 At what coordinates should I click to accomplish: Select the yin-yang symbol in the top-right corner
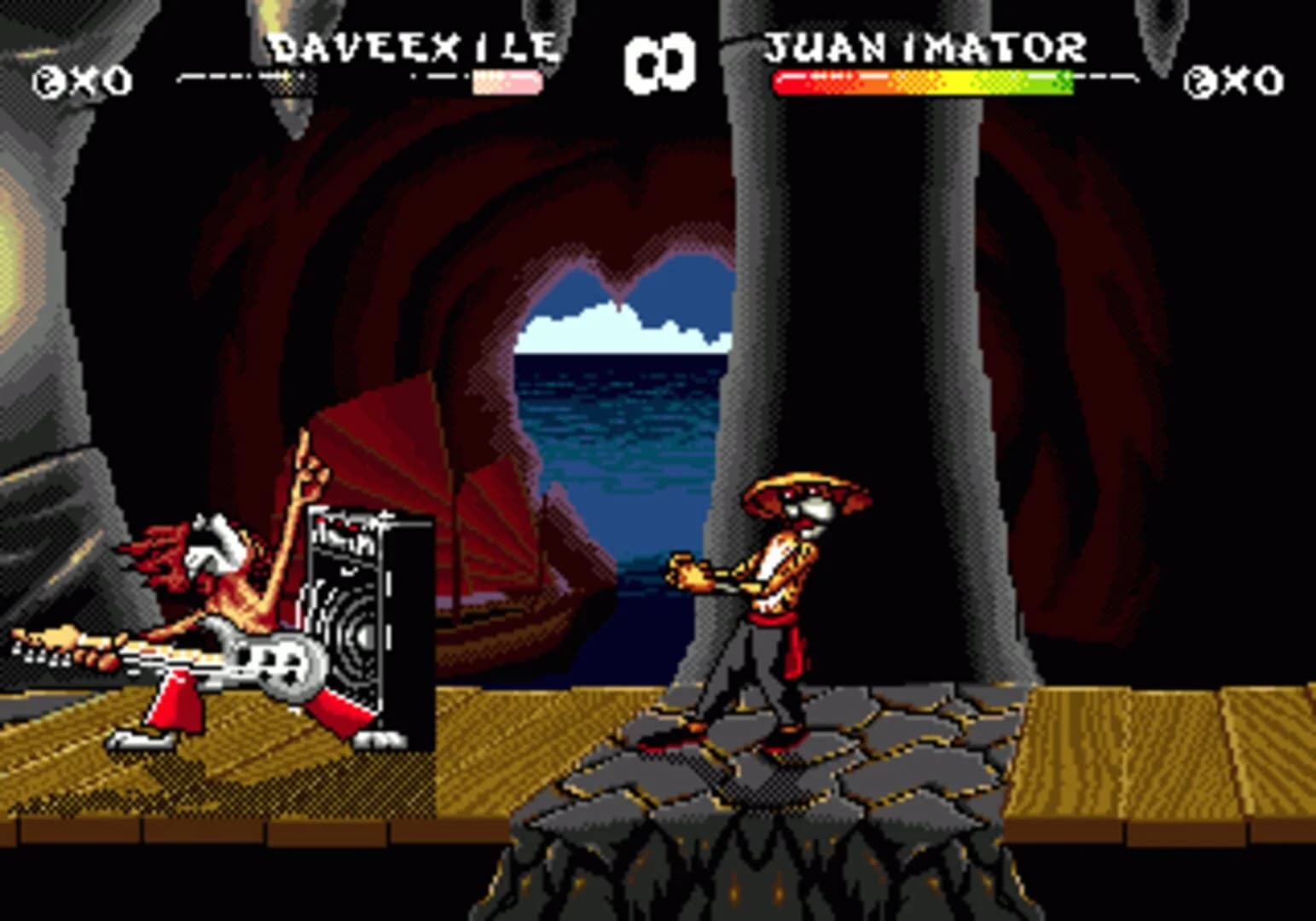point(1200,79)
